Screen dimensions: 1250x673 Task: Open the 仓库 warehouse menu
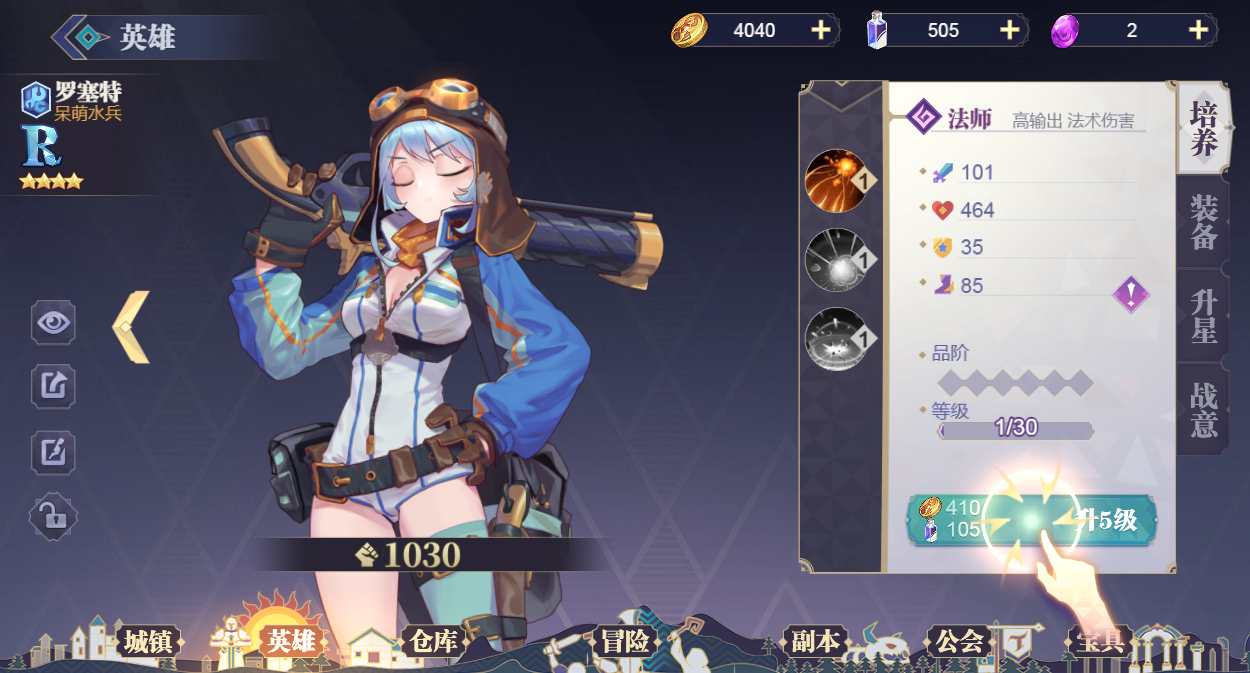point(432,641)
